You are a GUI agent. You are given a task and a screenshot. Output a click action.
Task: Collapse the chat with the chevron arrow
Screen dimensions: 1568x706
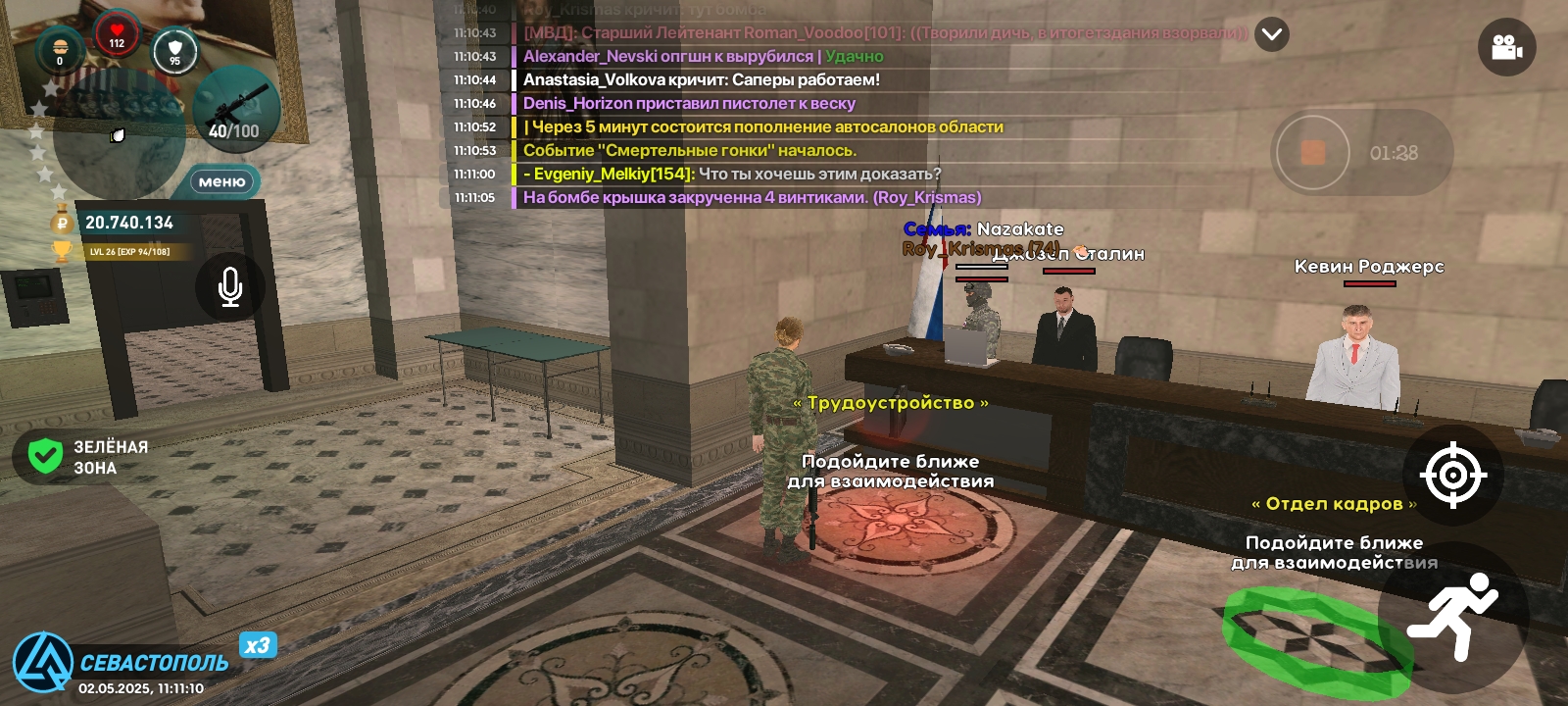(x=1271, y=34)
